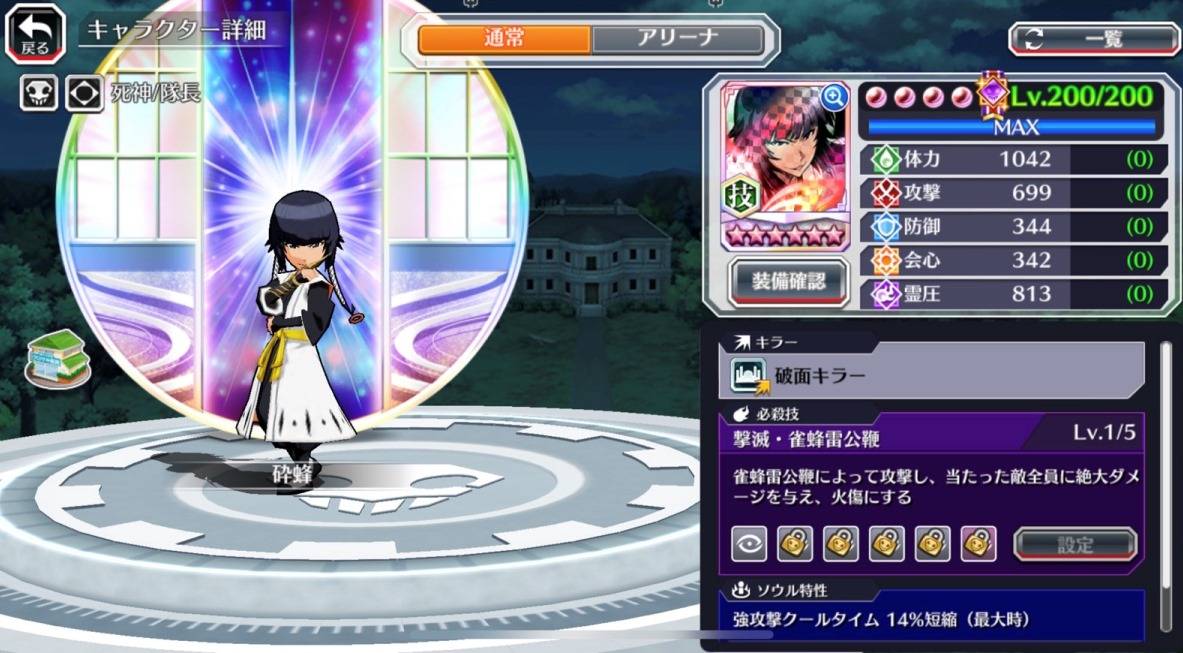Open 装備確認 equipment check

pyautogui.click(x=789, y=281)
